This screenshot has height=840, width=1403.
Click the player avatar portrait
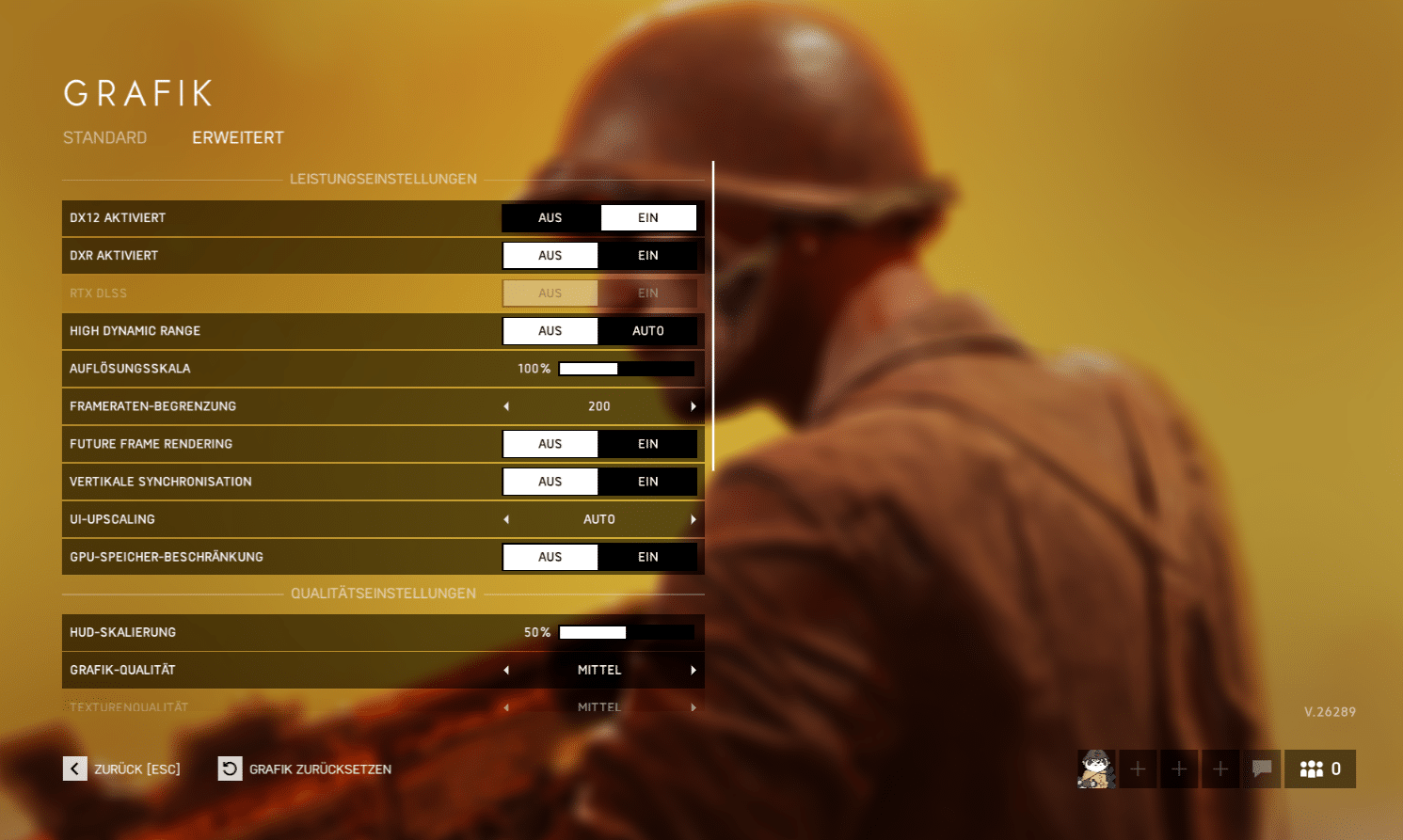(x=1096, y=769)
